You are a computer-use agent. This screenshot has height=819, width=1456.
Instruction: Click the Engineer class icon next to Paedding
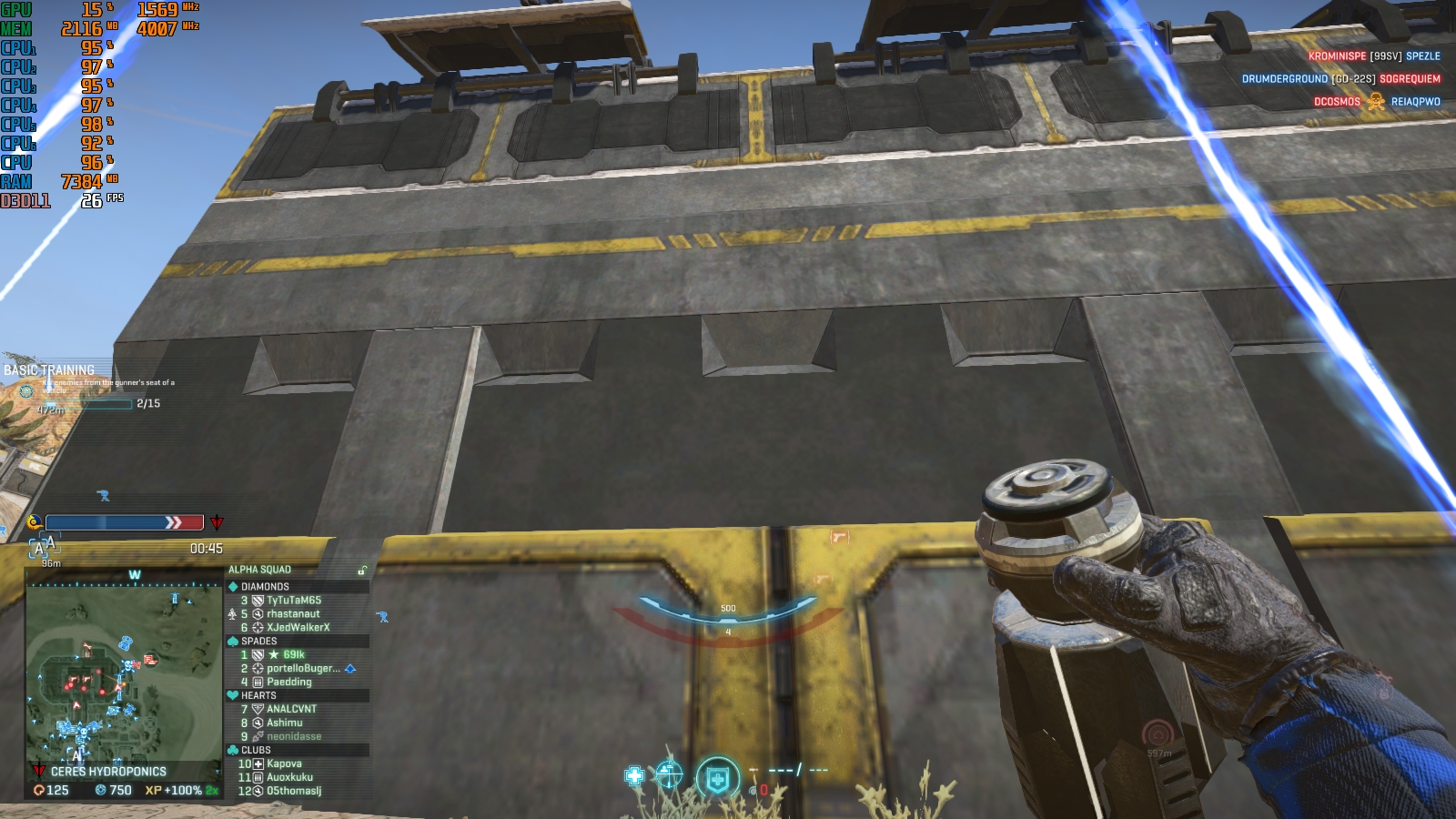[259, 682]
